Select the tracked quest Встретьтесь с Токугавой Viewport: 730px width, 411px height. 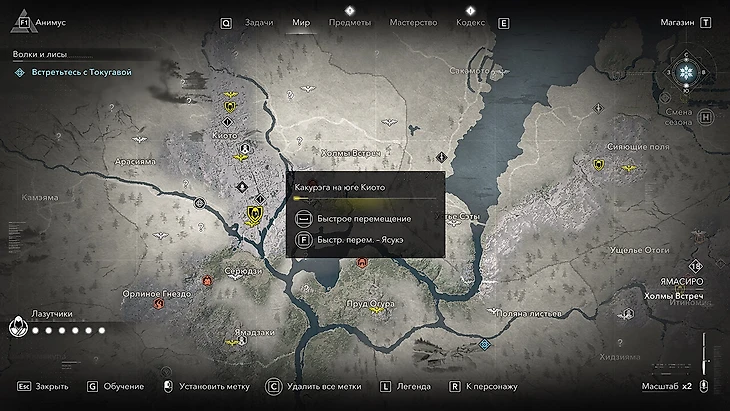pyautogui.click(x=80, y=72)
